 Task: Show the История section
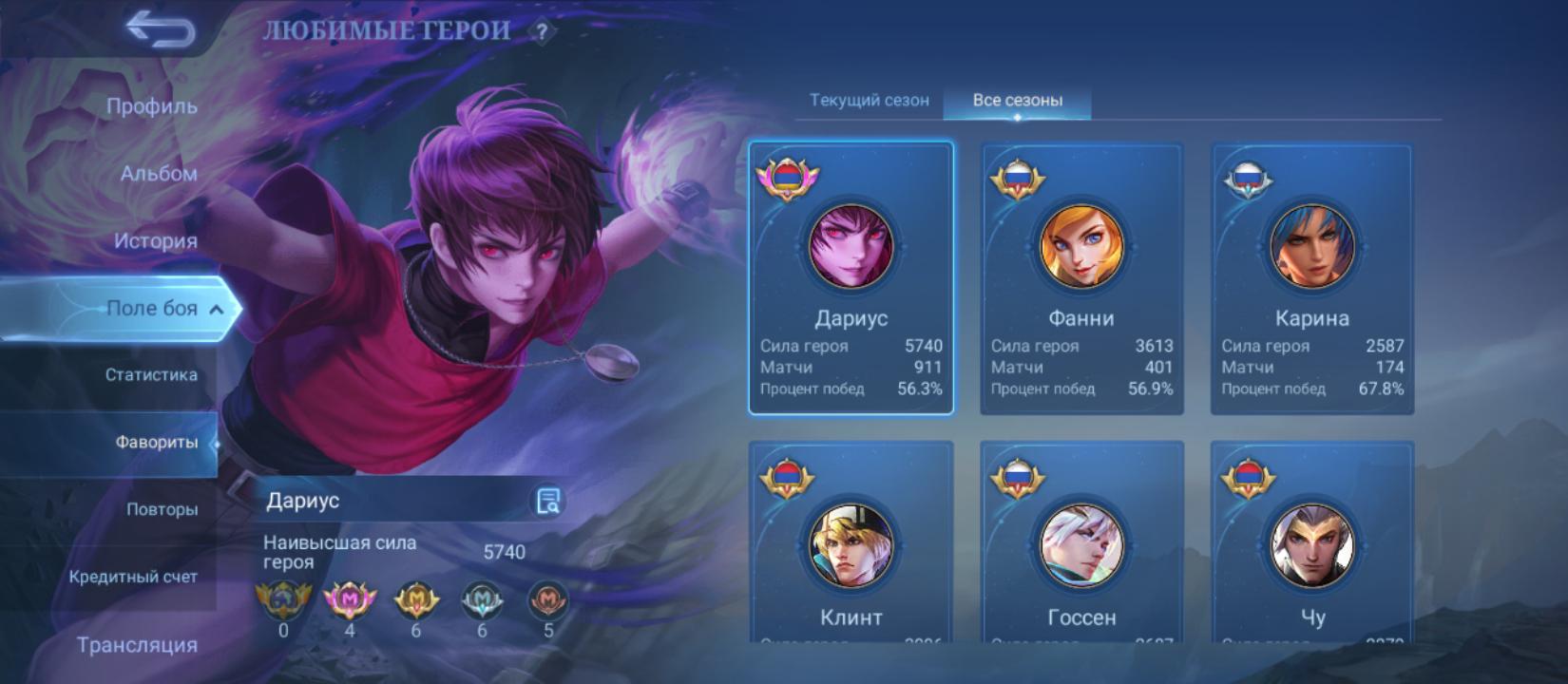click(155, 241)
